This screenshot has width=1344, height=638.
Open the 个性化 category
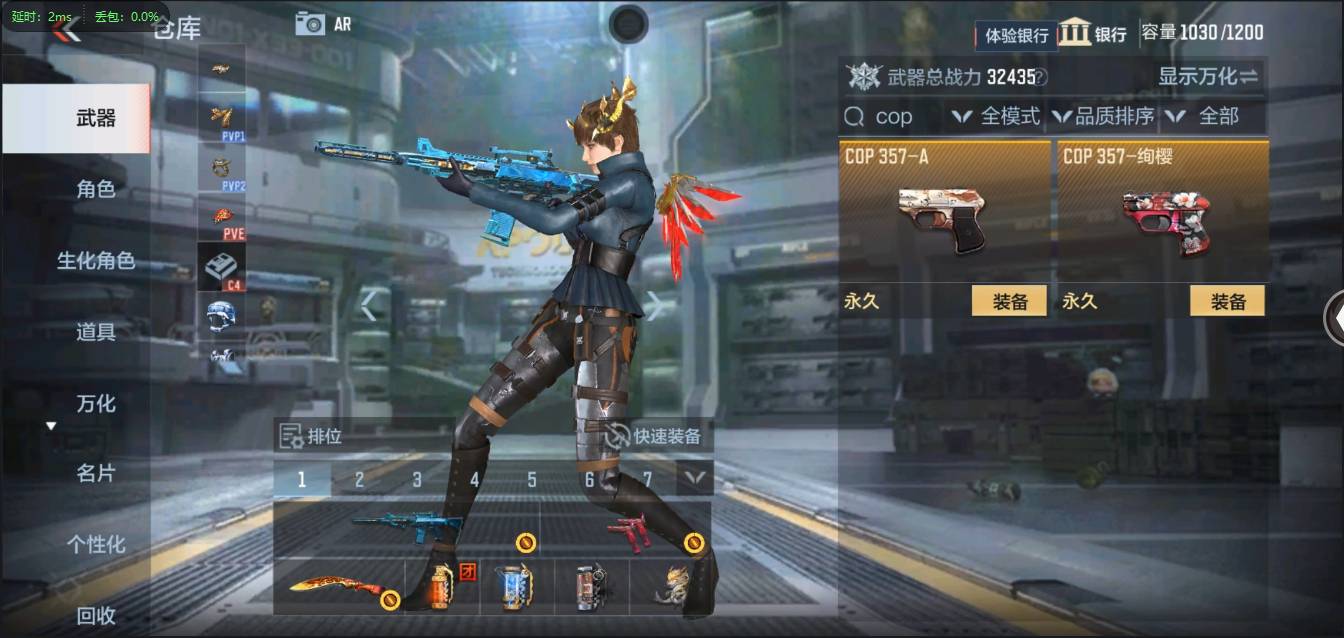tap(96, 545)
